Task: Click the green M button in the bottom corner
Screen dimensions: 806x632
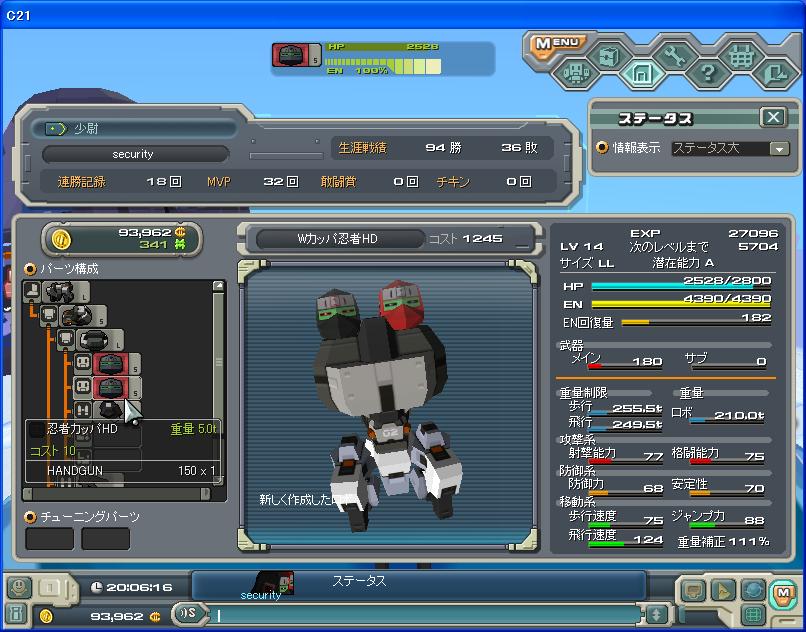Action: click(x=783, y=589)
